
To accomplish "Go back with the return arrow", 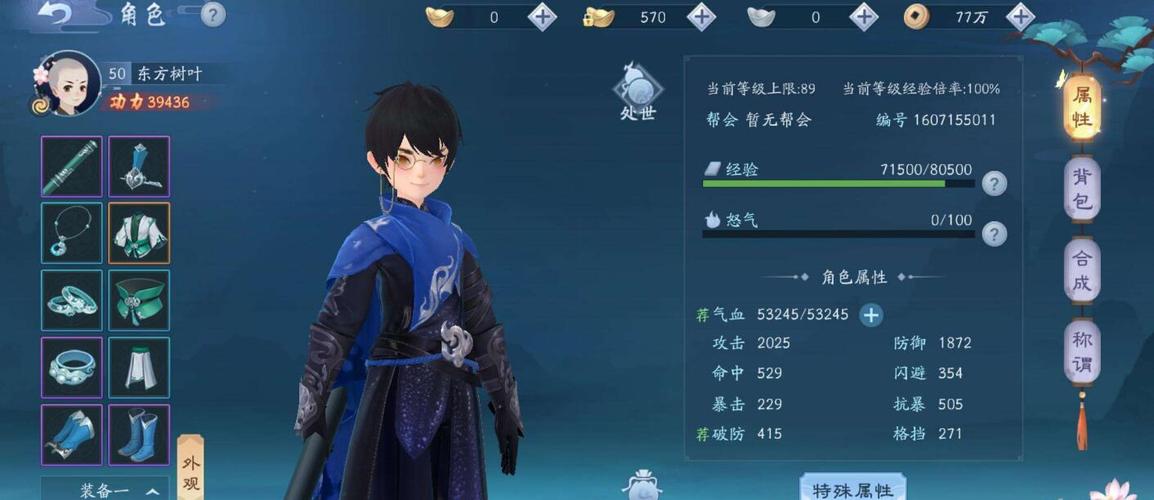I will pyautogui.click(x=61, y=14).
